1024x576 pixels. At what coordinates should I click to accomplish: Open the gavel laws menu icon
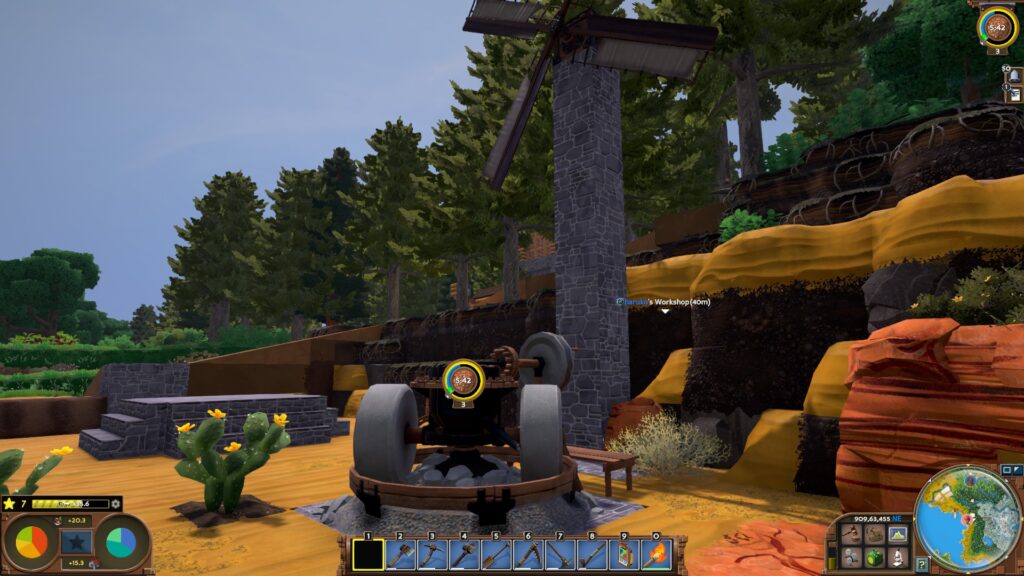(851, 534)
